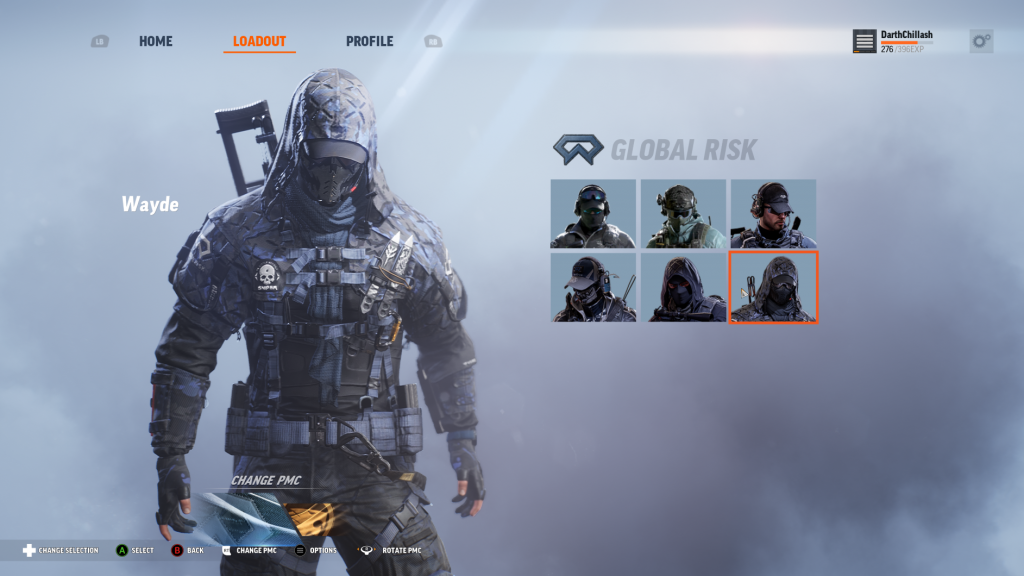The width and height of the screenshot is (1024, 576).
Task: Choose the hooded operator with red eyes
Action: 683,287
